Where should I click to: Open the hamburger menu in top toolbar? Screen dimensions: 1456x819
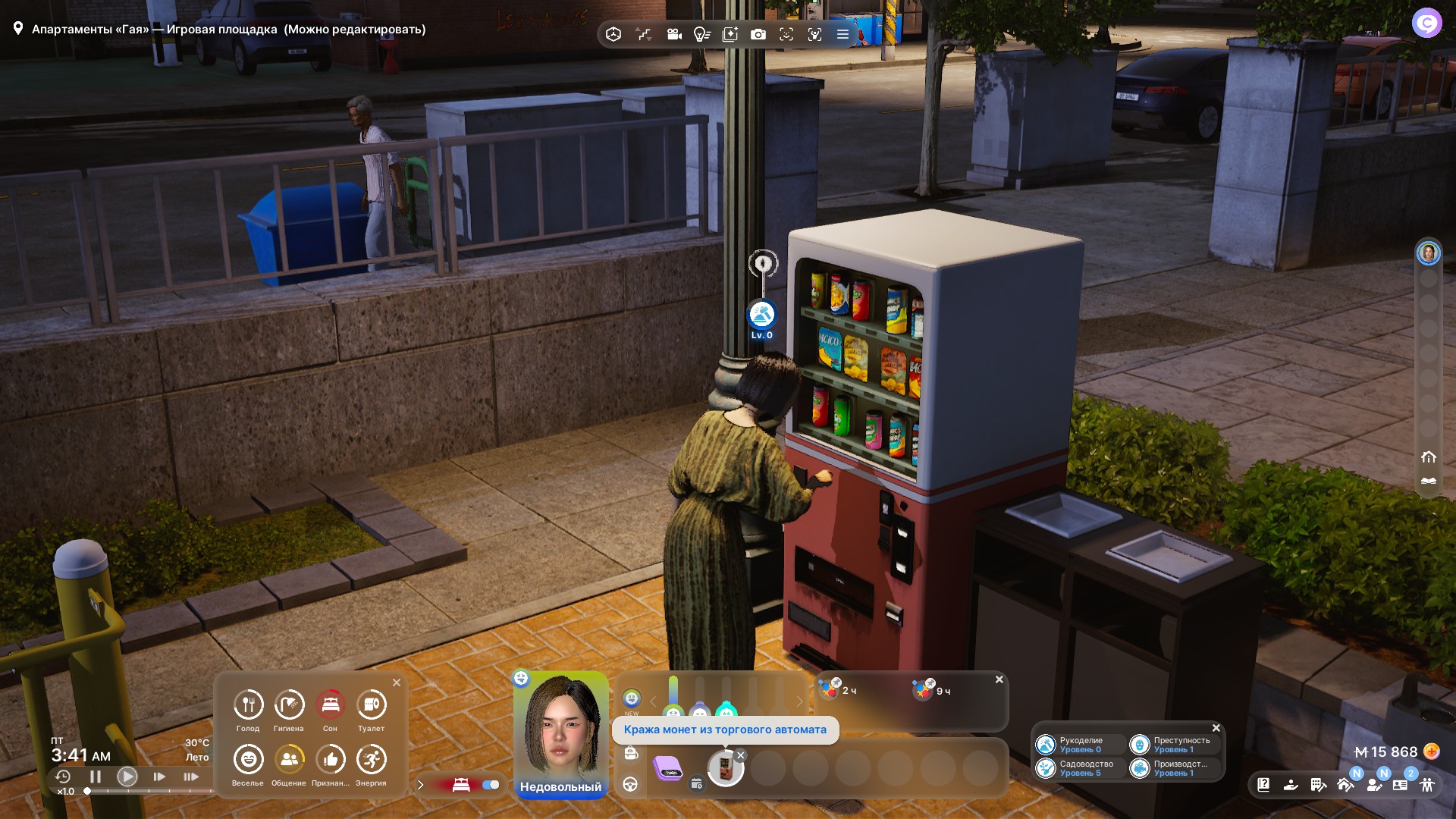tap(843, 34)
